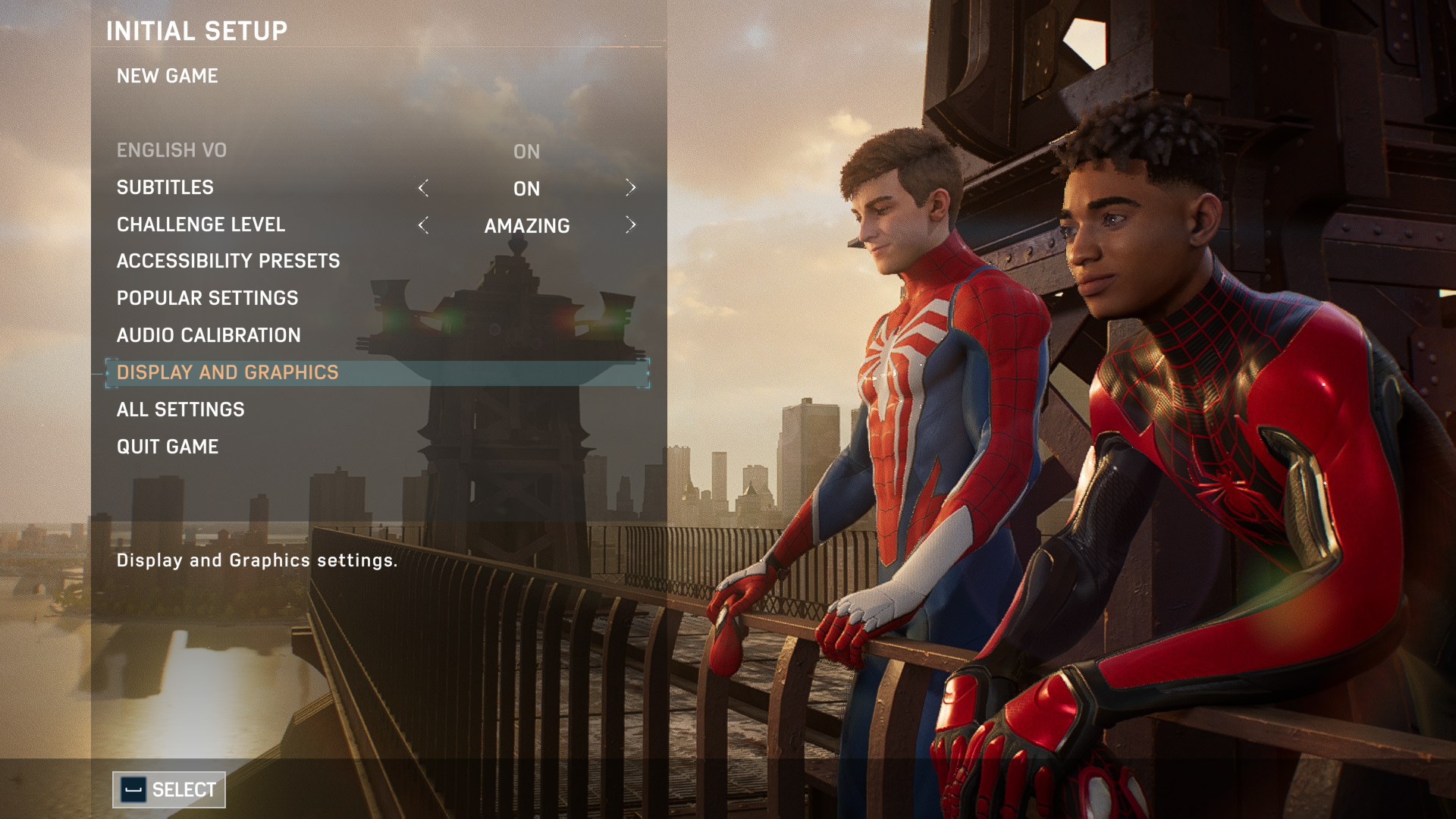The height and width of the screenshot is (819, 1456).
Task: Go to All Settings
Action: [x=180, y=409]
